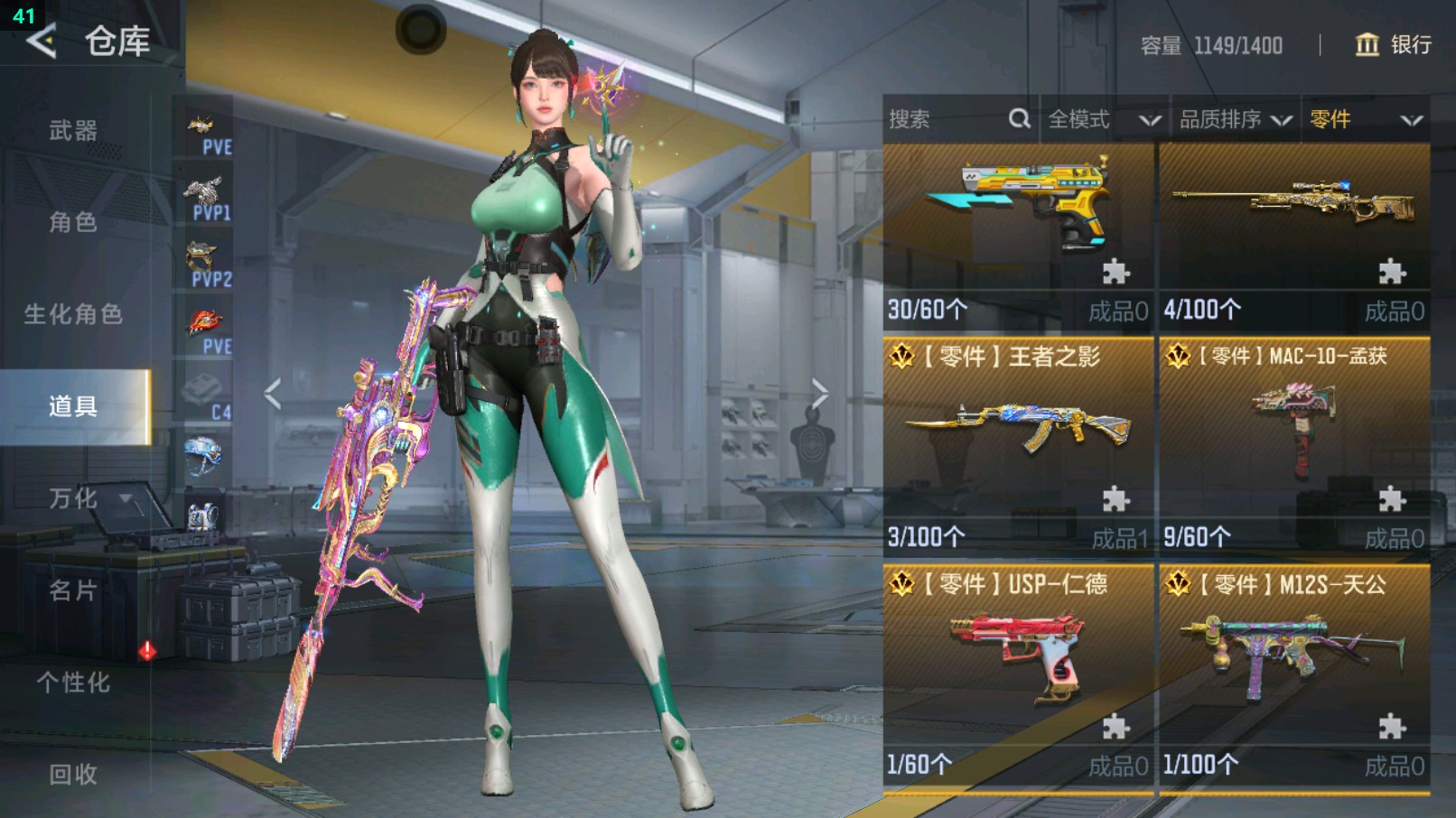The width and height of the screenshot is (1456, 818).
Task: Select the 王者之影 part item
Action: click(x=1018, y=444)
